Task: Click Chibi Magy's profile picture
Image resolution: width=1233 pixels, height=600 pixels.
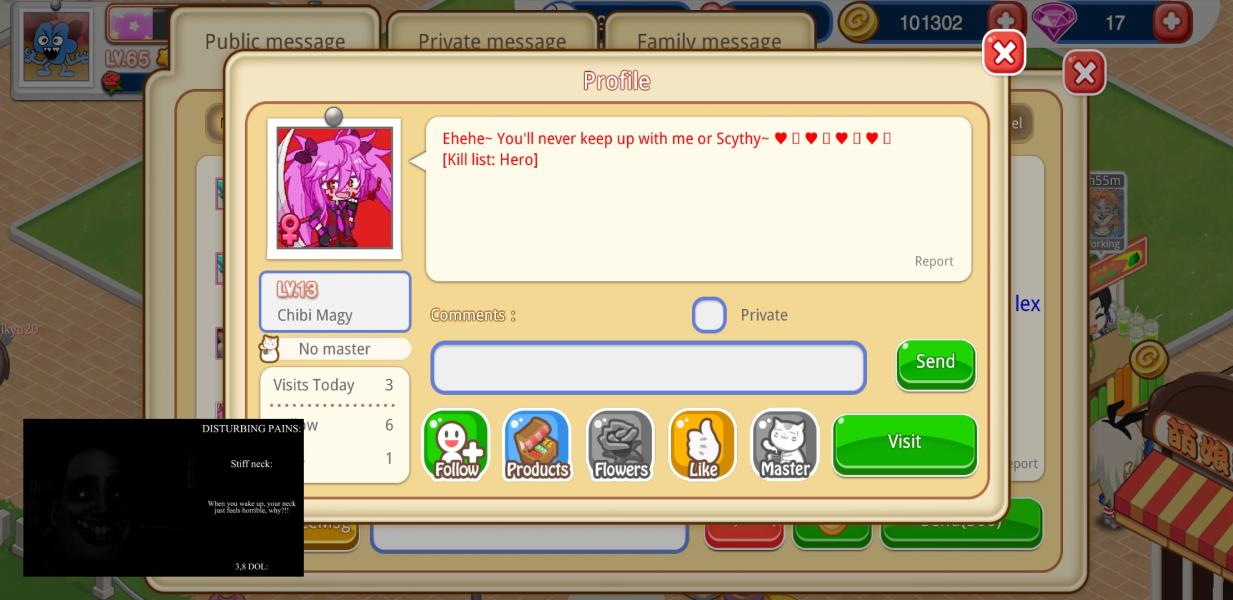Action: (x=334, y=188)
